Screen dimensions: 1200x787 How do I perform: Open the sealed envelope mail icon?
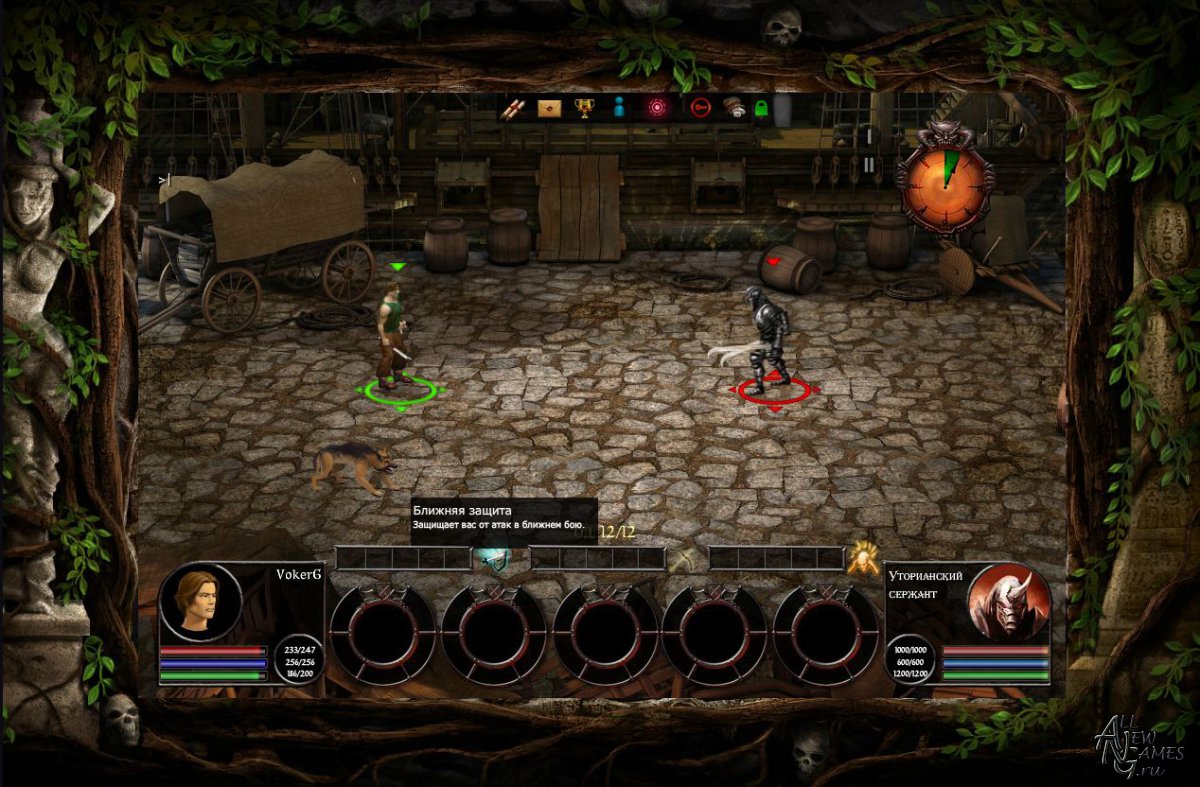click(548, 108)
